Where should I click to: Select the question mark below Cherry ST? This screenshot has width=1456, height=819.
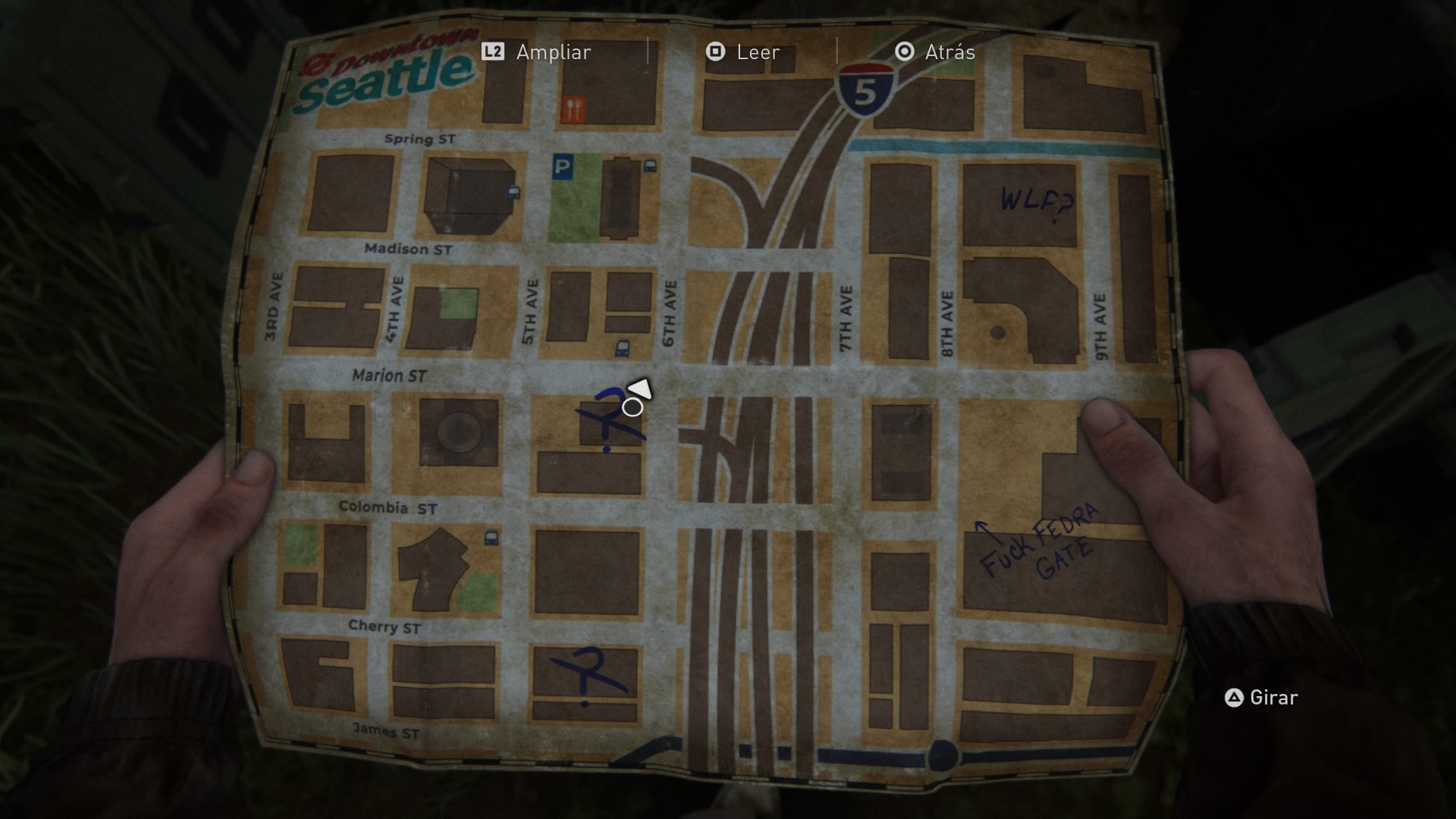588,675
